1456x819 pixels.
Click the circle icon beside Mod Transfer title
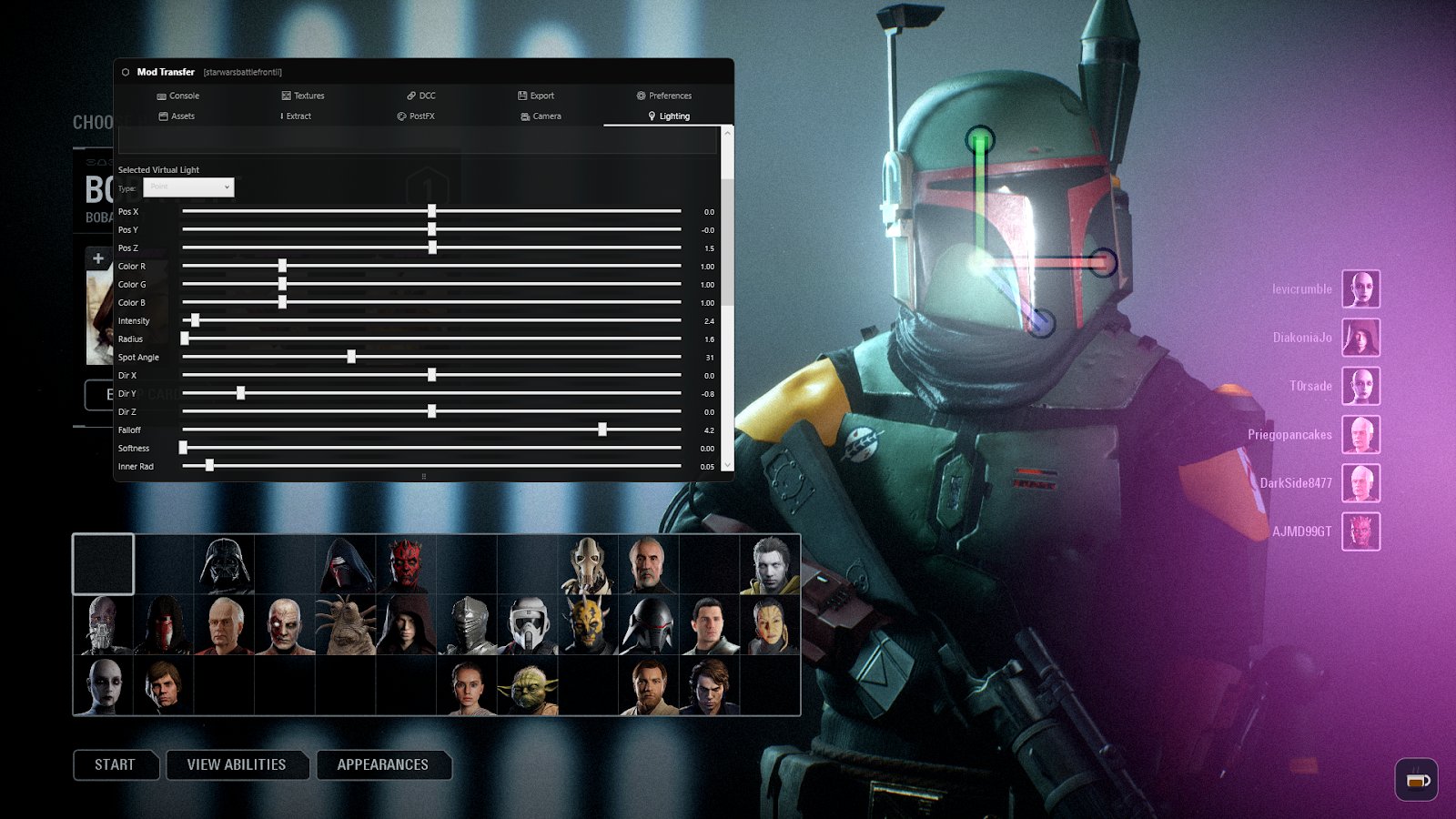(x=125, y=72)
